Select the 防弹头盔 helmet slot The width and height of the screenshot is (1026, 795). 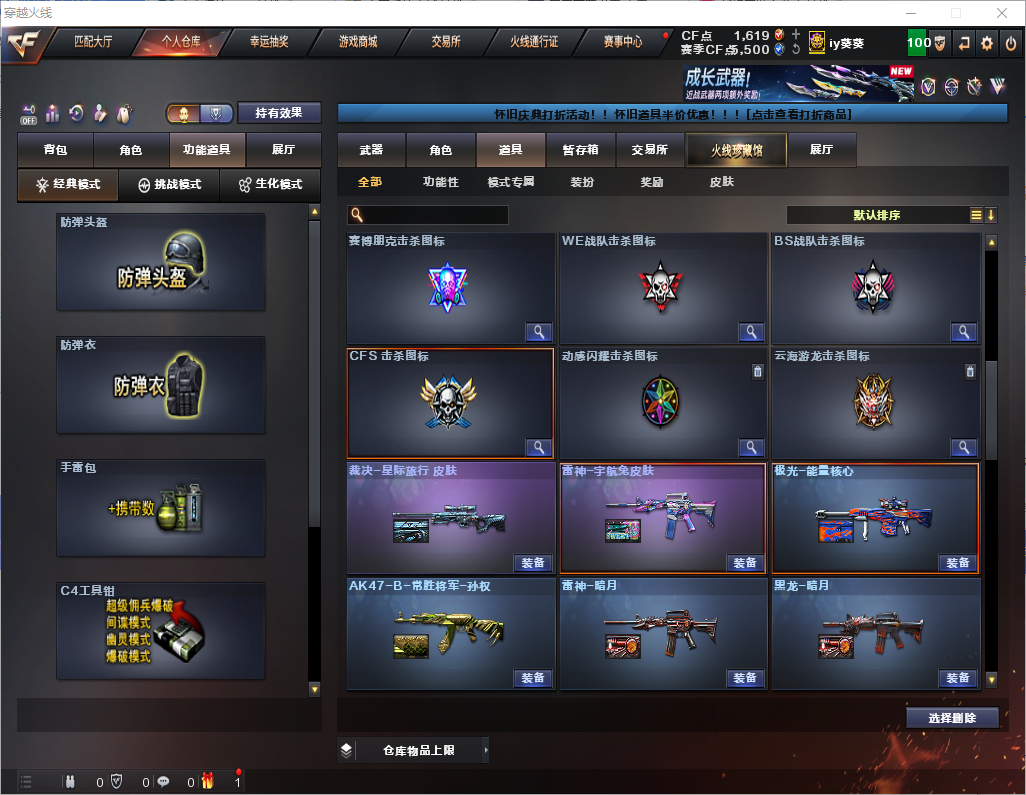coord(161,261)
